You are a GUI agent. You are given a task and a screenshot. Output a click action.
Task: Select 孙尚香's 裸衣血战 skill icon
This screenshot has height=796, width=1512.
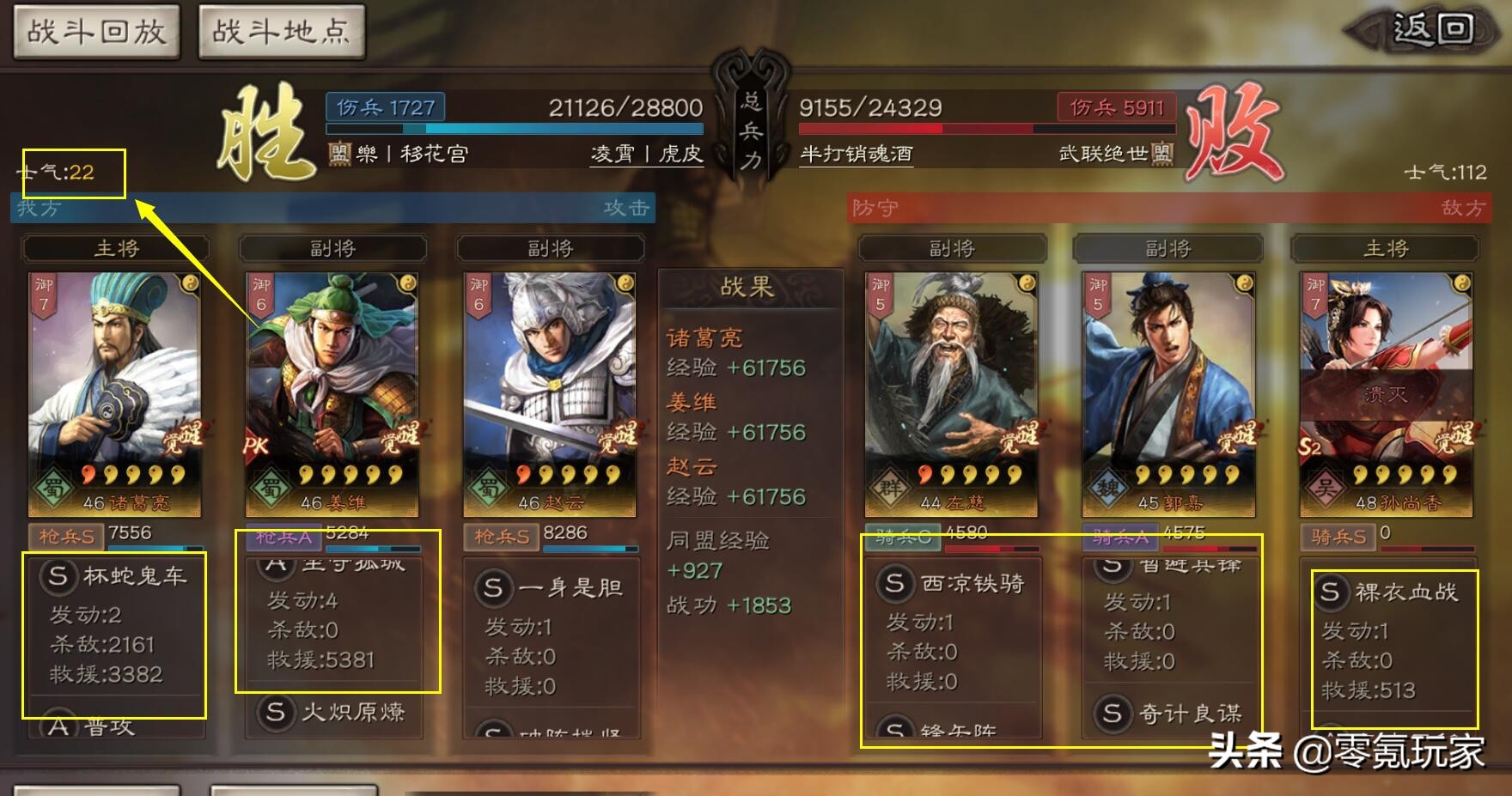pos(1331,592)
